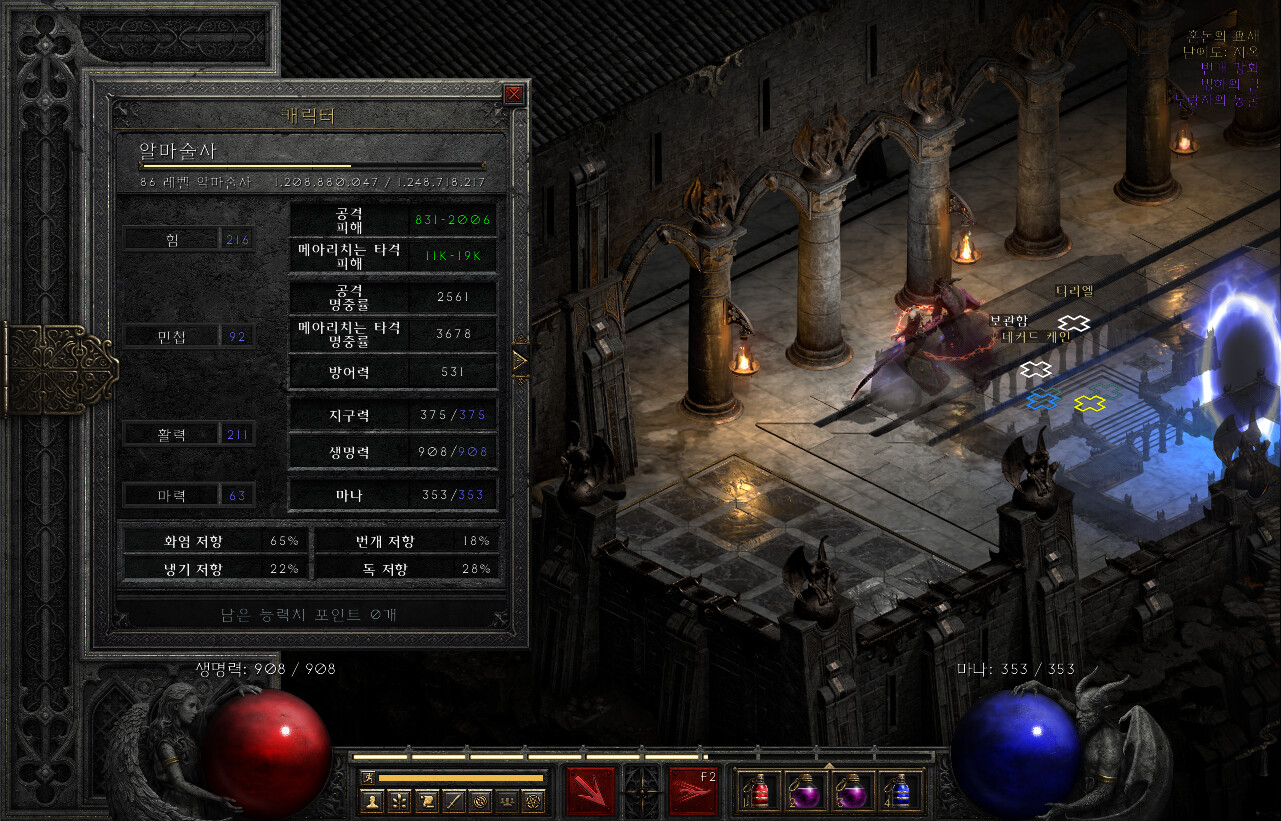Open the skill tree plant icon
Viewport: 1281px width, 821px height.
click(x=400, y=800)
